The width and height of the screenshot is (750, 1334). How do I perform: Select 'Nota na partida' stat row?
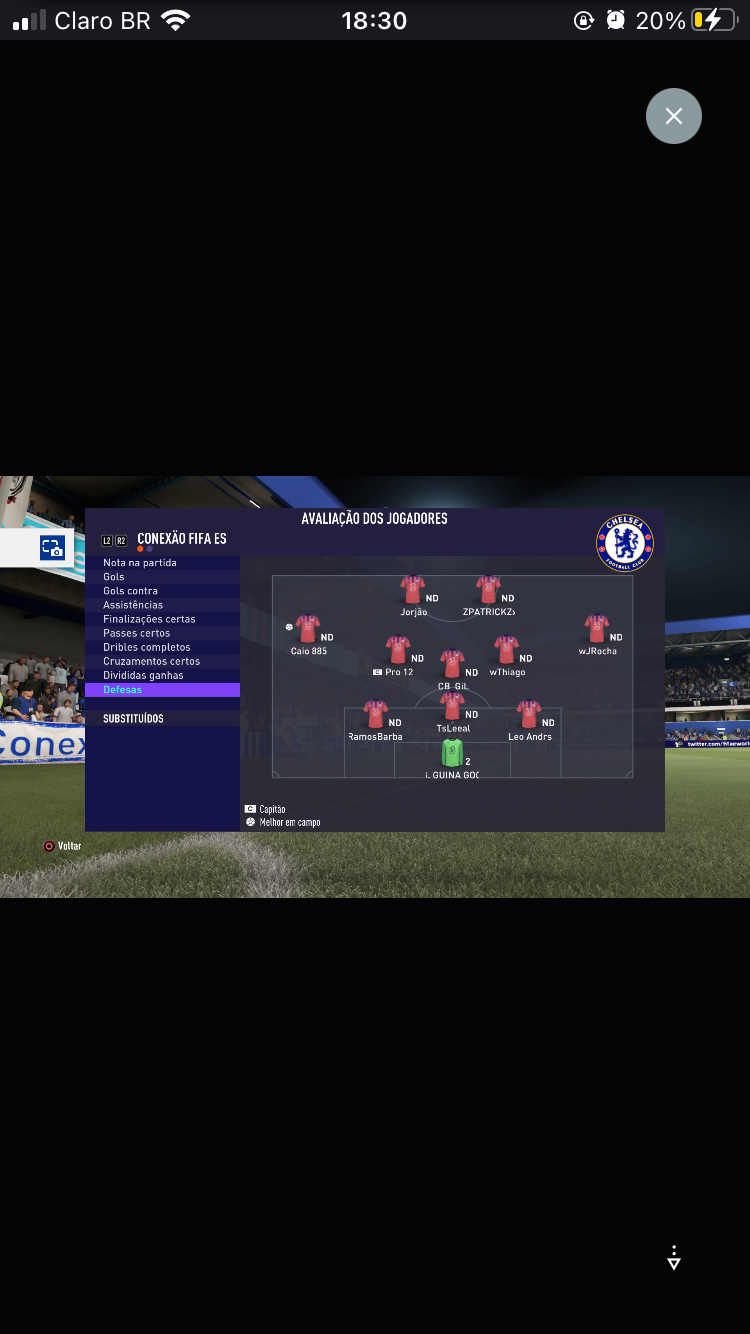140,563
